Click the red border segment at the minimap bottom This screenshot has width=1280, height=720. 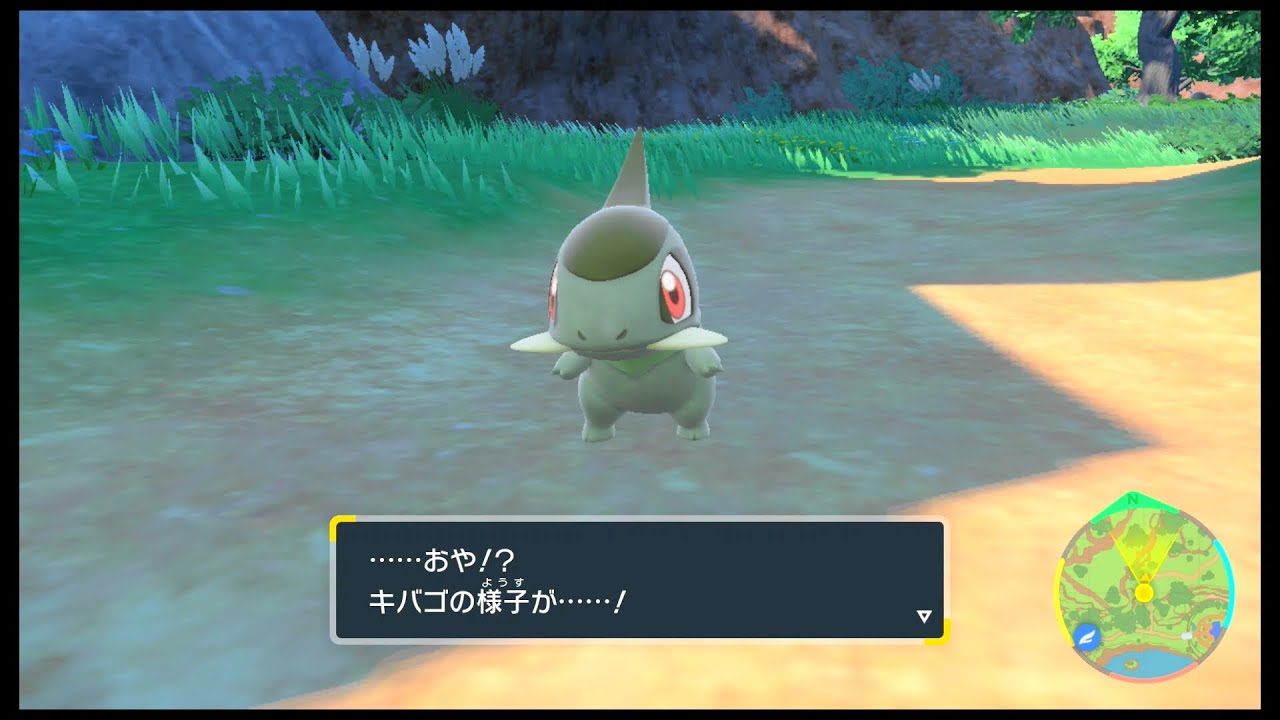pyautogui.click(x=1143, y=678)
